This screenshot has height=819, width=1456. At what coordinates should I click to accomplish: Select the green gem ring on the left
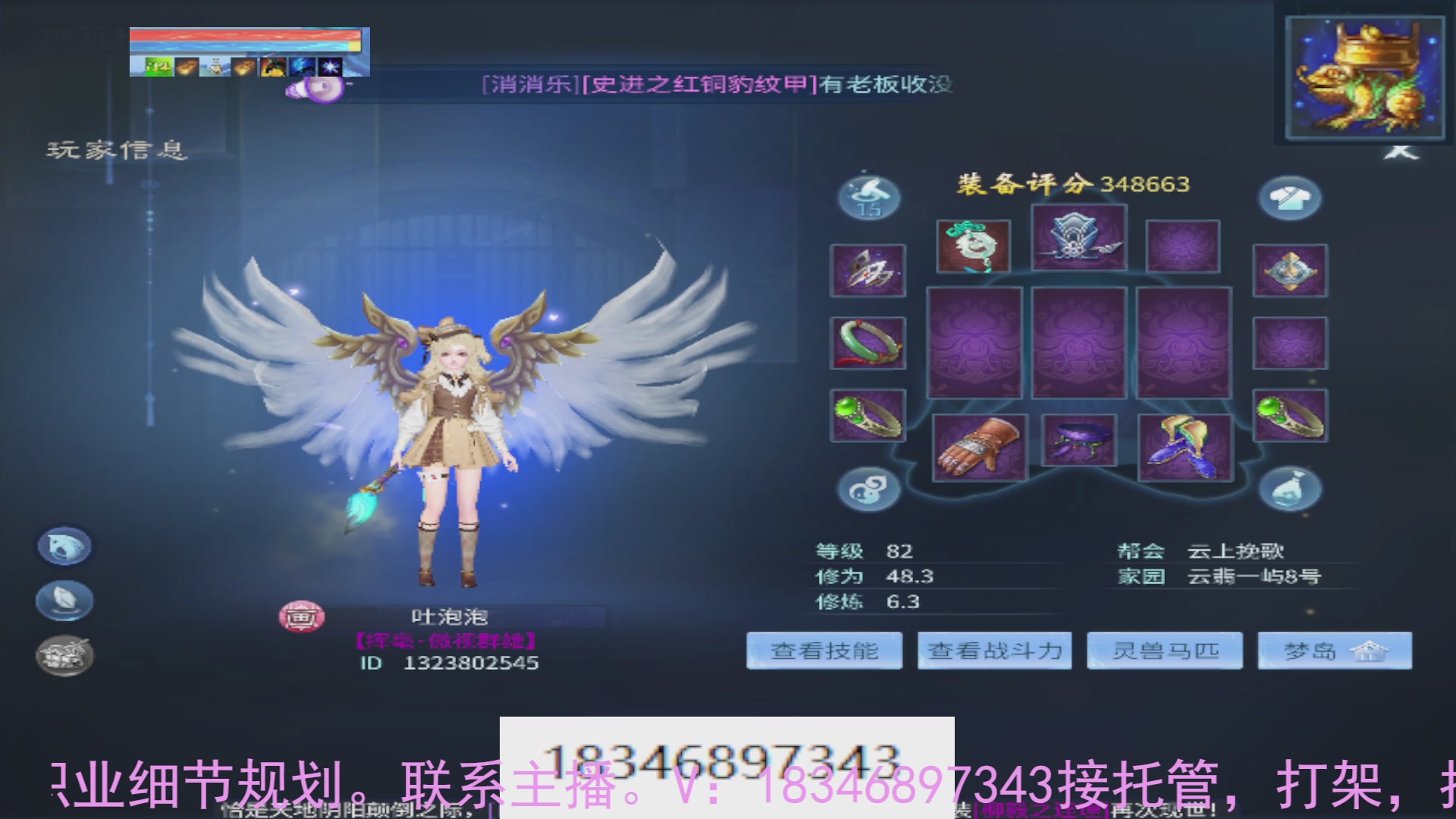[868, 416]
